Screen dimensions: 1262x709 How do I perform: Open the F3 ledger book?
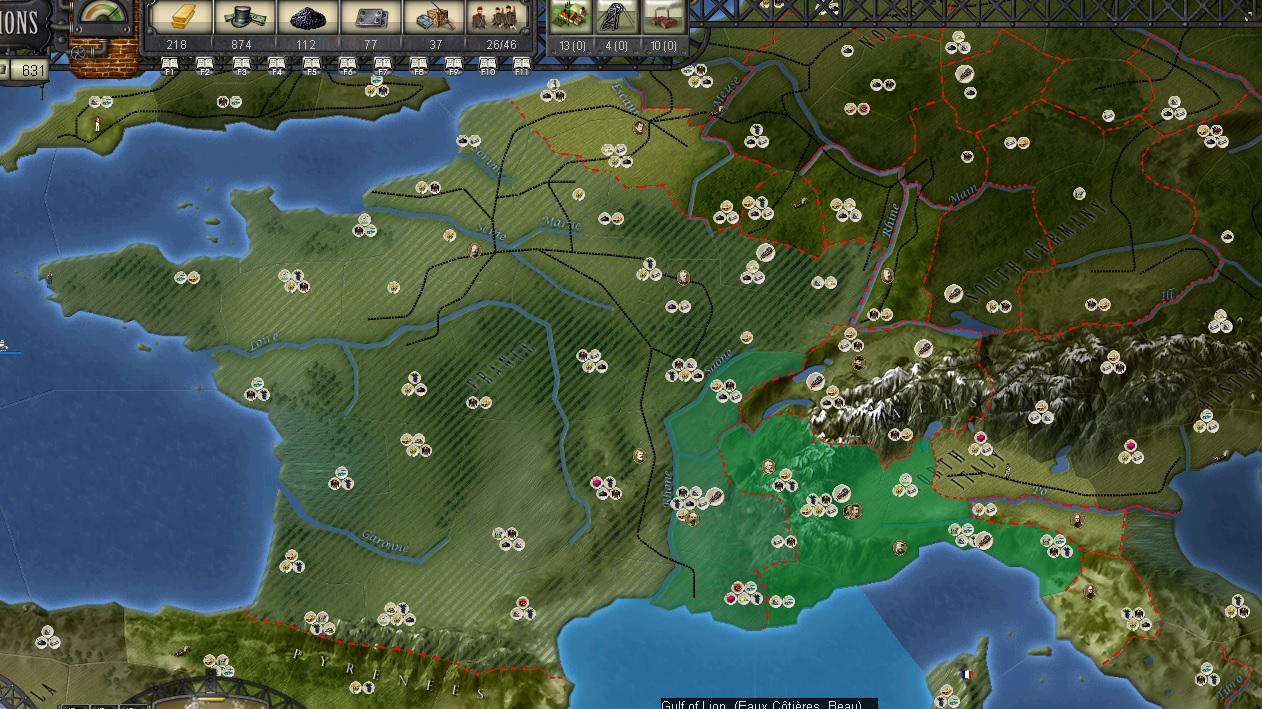coord(241,65)
